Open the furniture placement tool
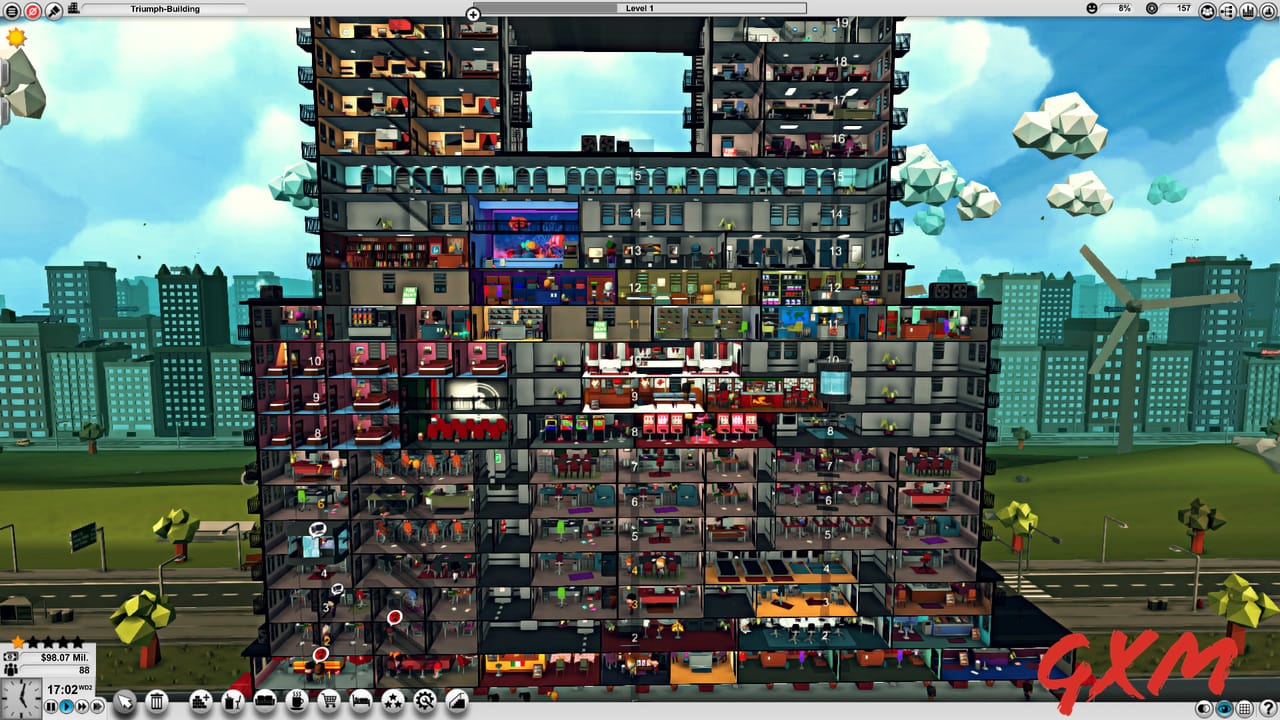This screenshot has width=1280, height=720. (x=264, y=703)
